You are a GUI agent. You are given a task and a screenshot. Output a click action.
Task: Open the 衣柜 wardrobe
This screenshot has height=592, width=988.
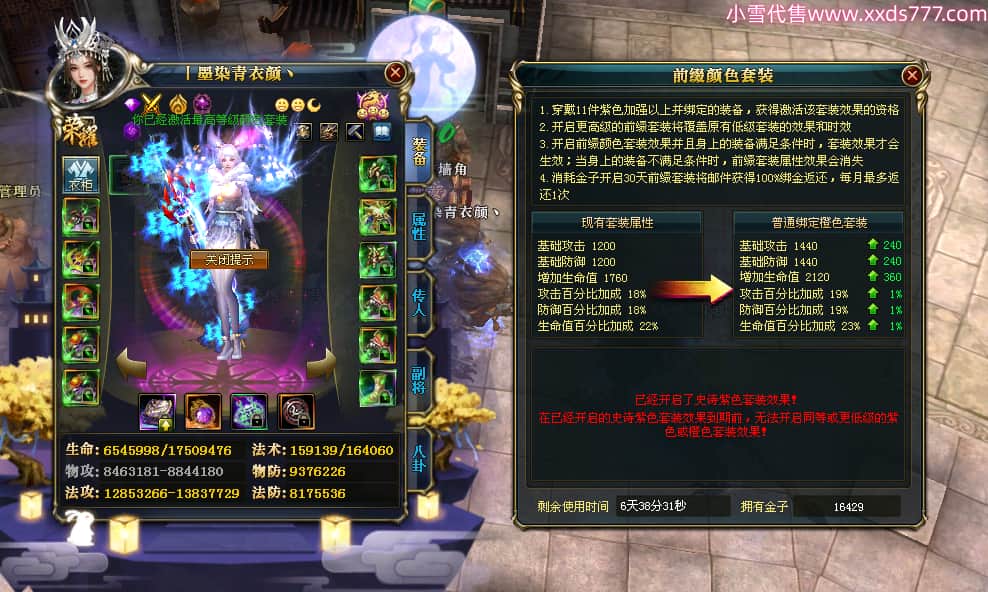pyautogui.click(x=81, y=175)
